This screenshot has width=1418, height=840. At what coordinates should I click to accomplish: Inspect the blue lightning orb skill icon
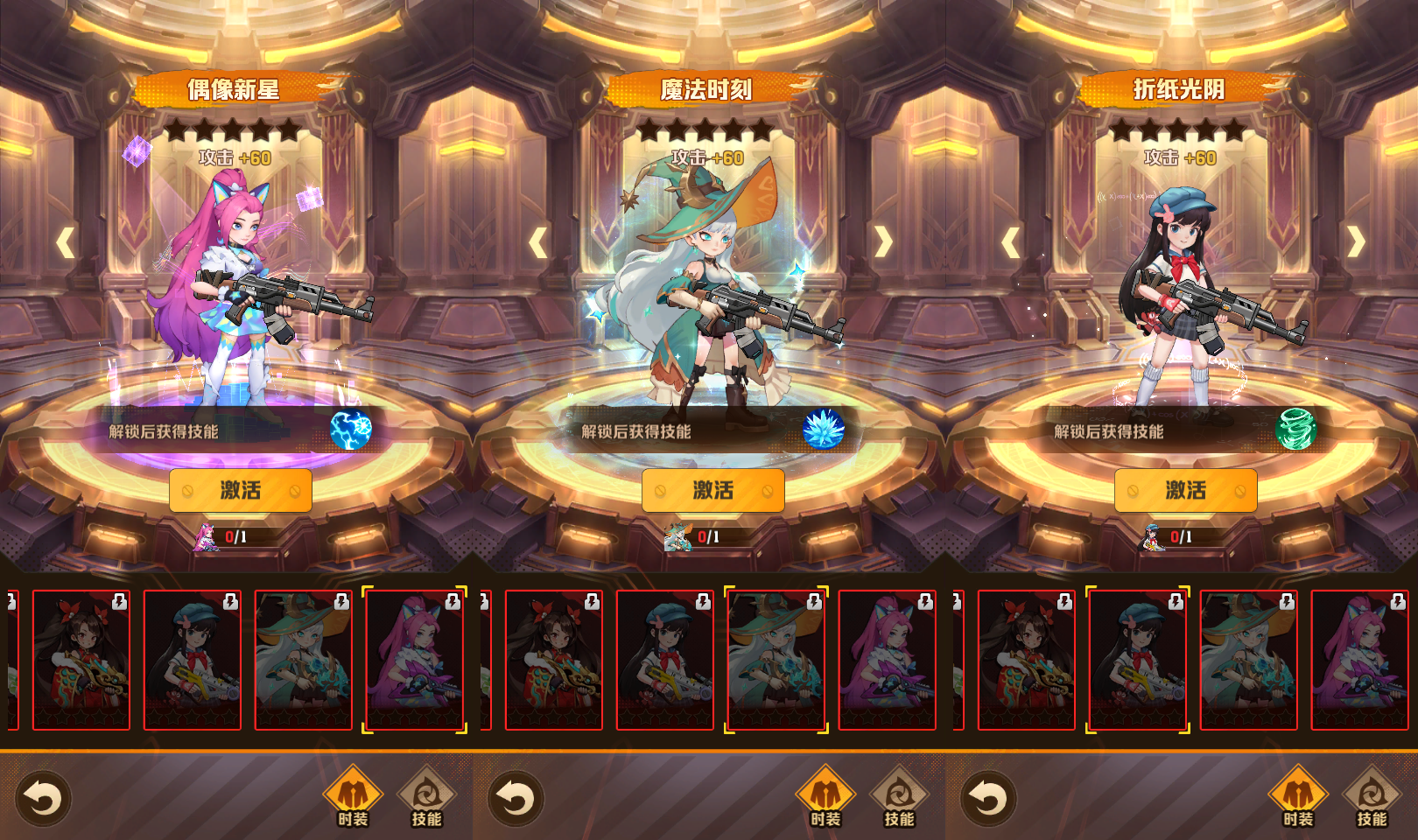click(351, 430)
